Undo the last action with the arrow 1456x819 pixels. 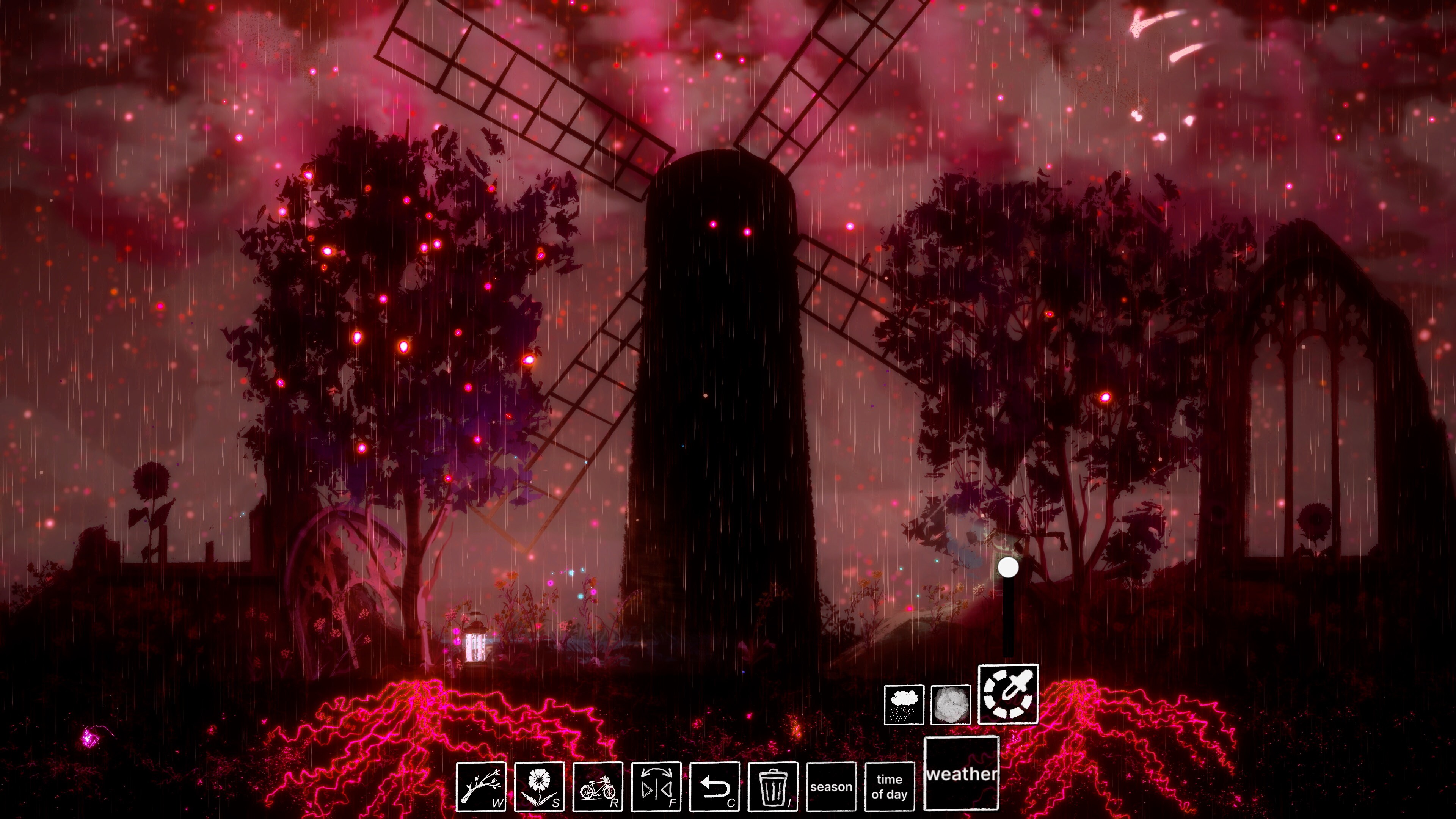tap(714, 786)
